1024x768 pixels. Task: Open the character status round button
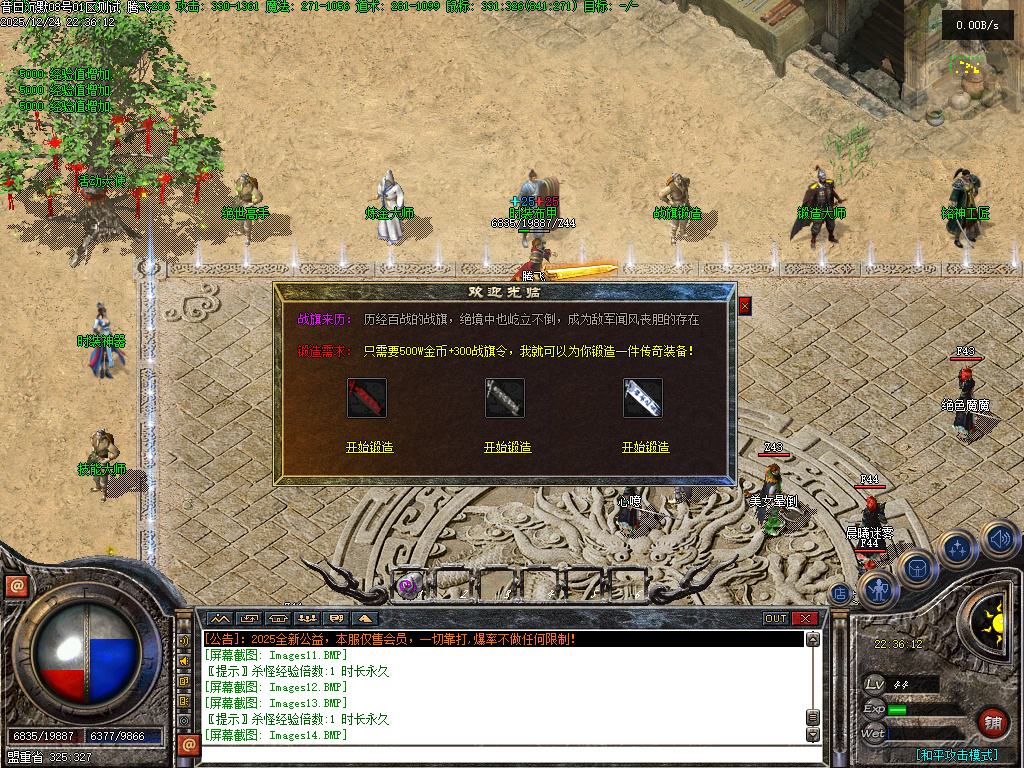coord(879,590)
